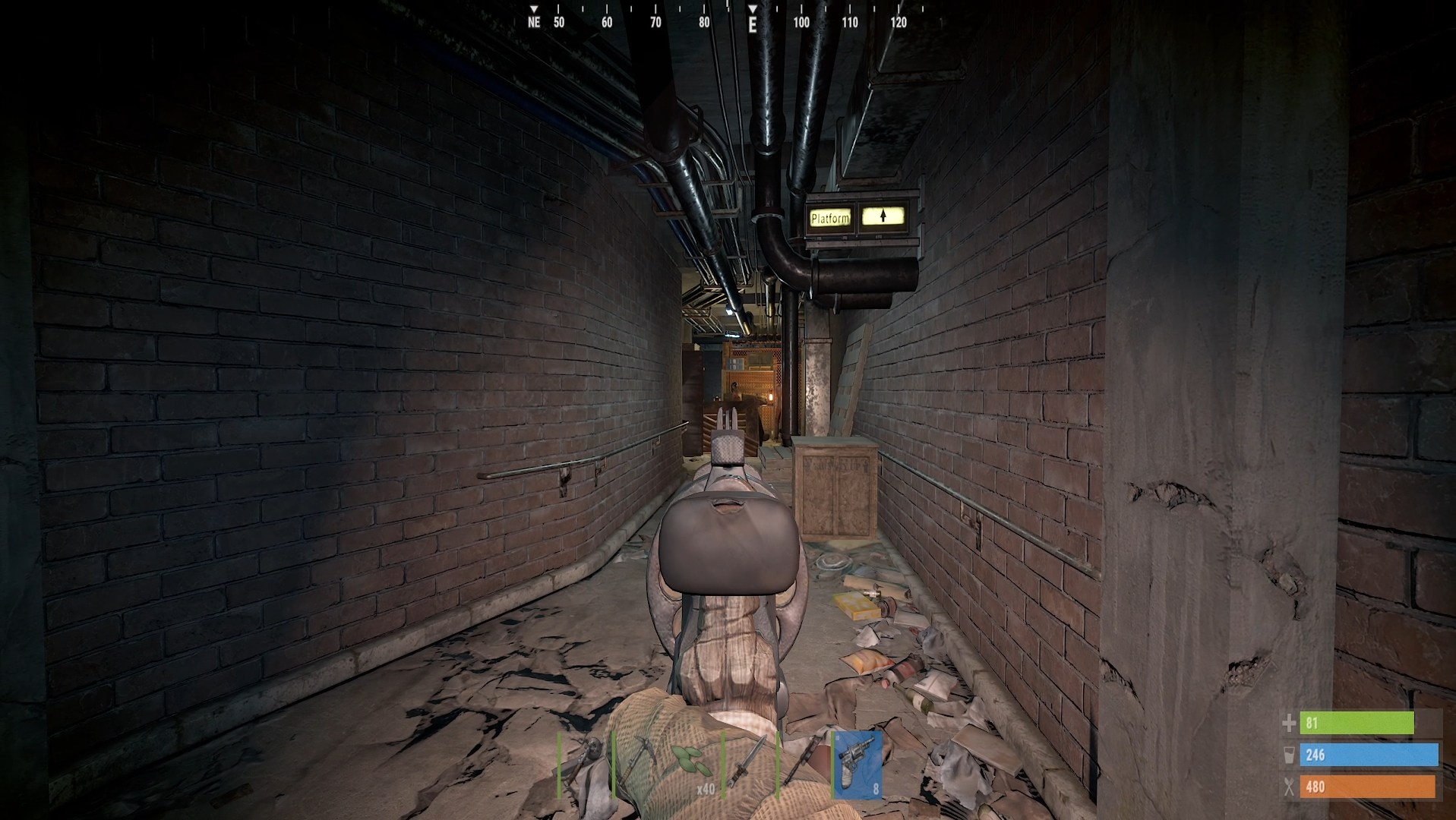Click the NE label on the compass strip
This screenshot has width=1456, height=820.
pyautogui.click(x=535, y=24)
